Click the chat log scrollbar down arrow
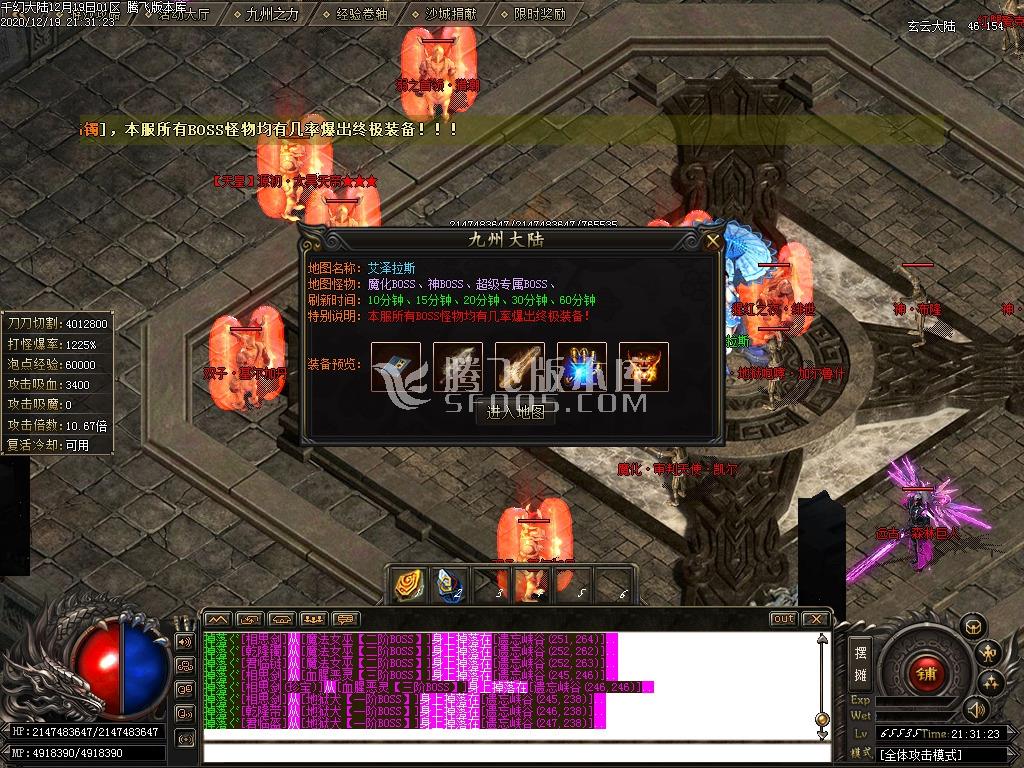 822,733
